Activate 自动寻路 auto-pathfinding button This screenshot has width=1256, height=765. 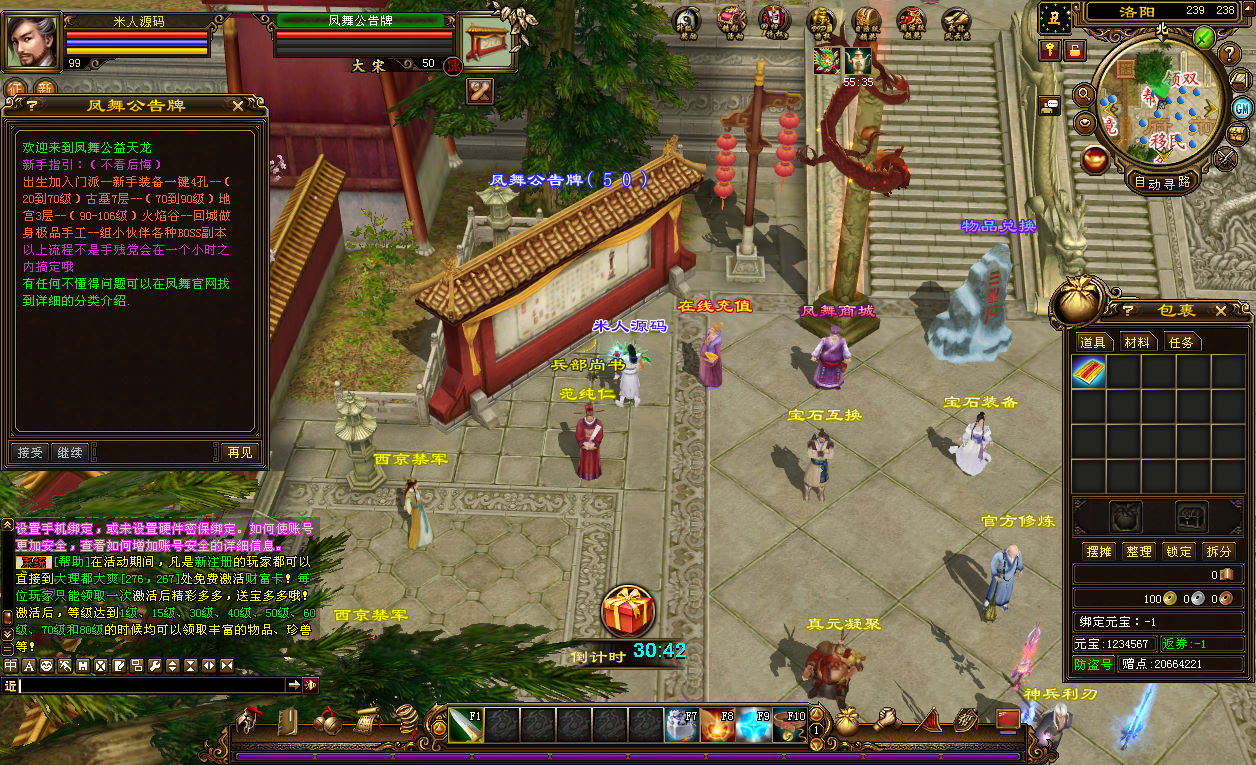coord(1163,182)
